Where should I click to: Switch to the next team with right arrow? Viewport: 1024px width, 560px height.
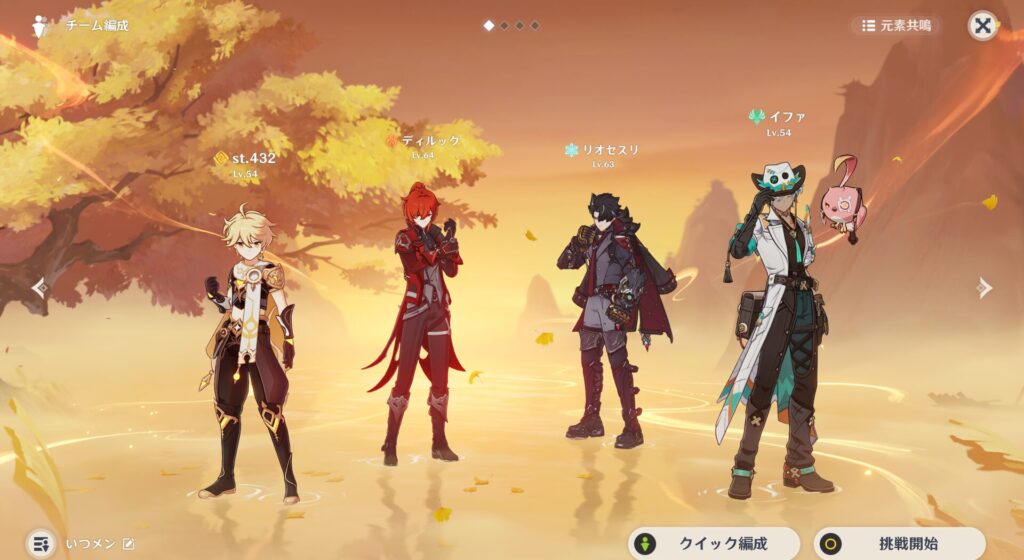985,288
